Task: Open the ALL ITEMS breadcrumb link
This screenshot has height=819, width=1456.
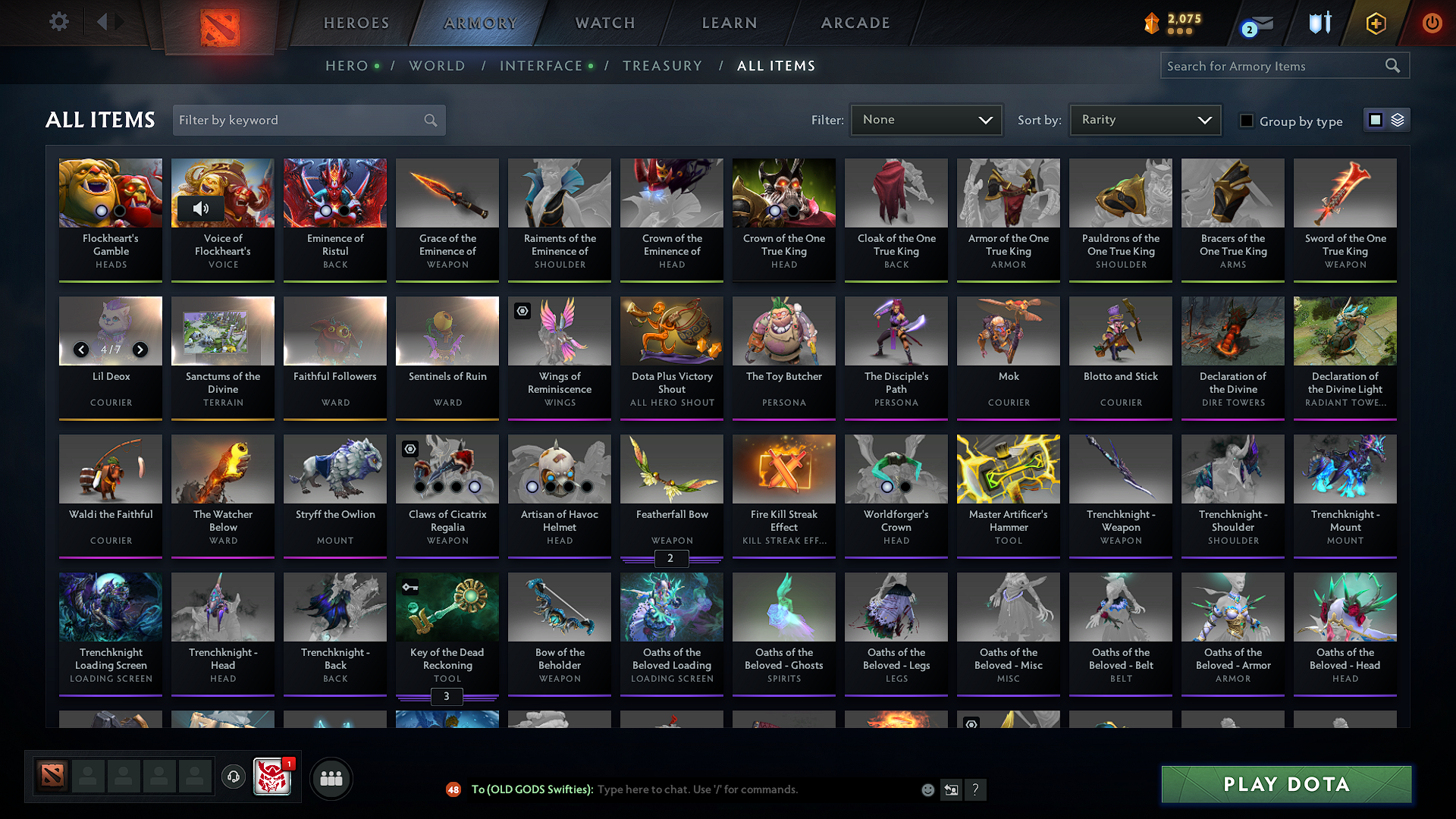Action: [777, 66]
